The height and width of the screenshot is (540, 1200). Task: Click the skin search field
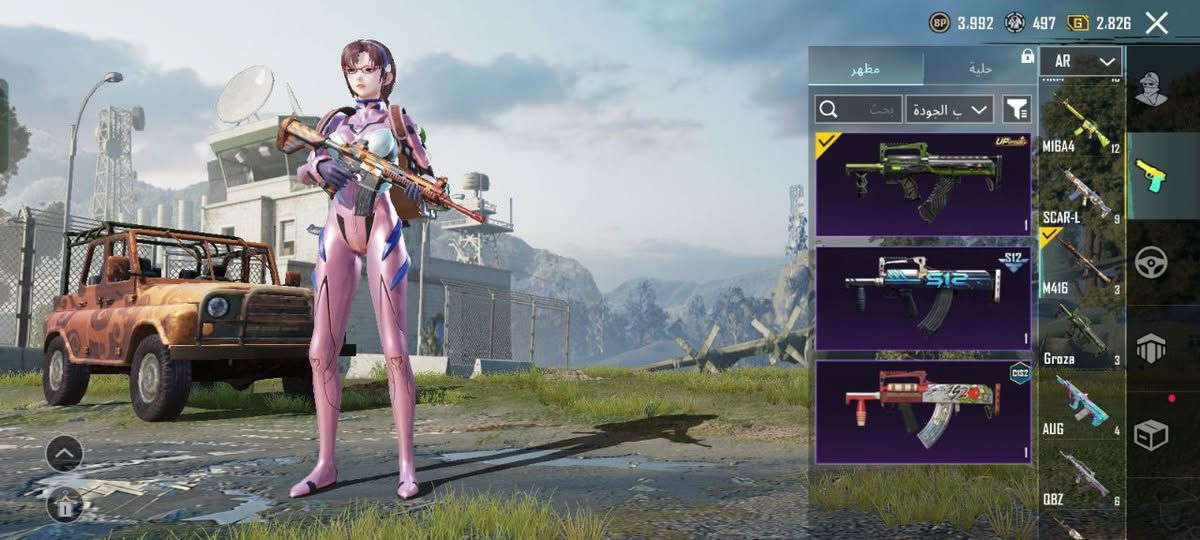tap(859, 109)
